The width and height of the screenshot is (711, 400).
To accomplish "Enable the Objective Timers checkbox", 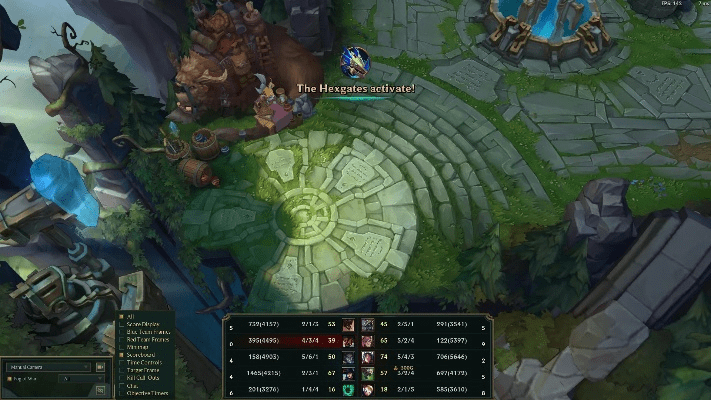I will [121, 391].
